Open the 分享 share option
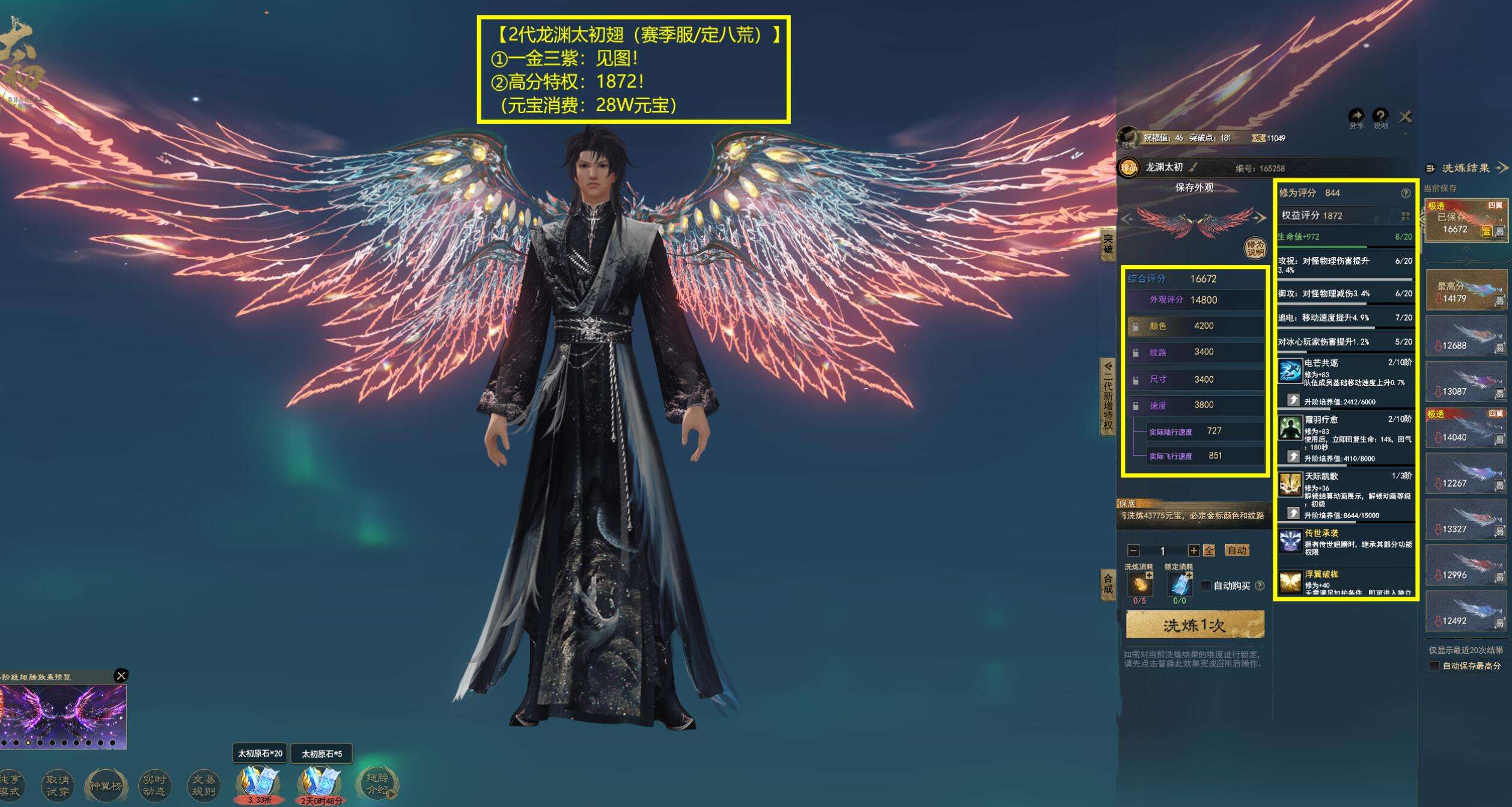 pos(1356,117)
